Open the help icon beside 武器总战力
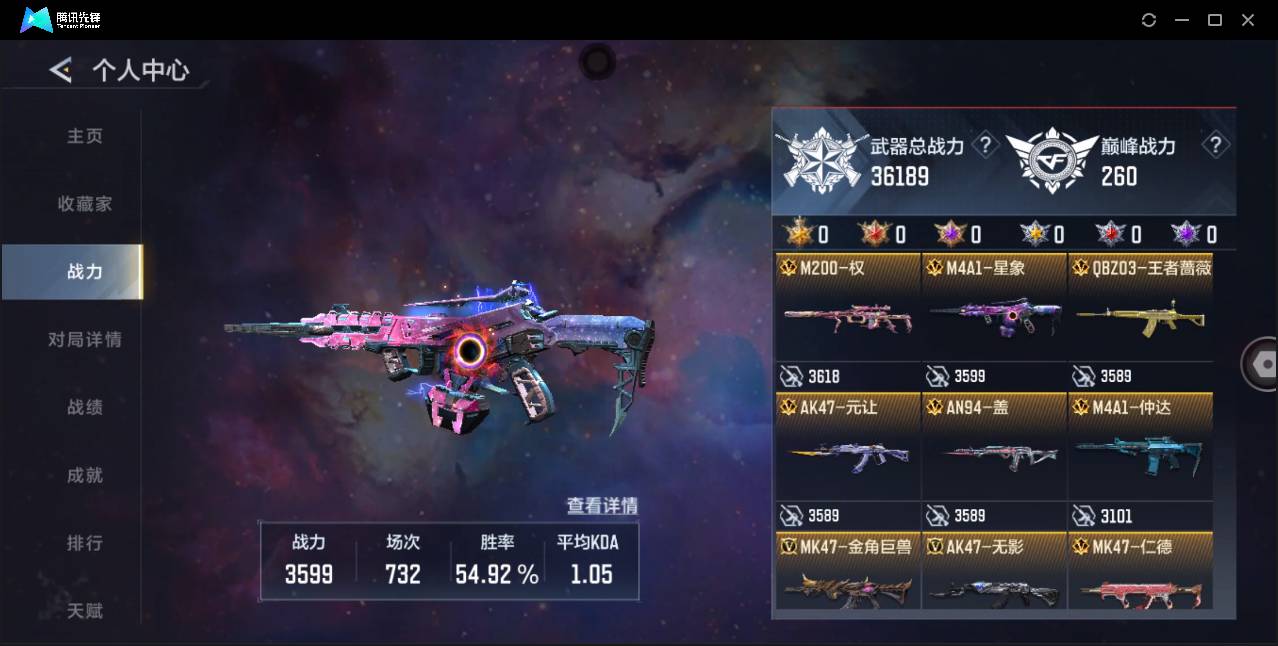This screenshot has height=646, width=1278. tap(986, 146)
